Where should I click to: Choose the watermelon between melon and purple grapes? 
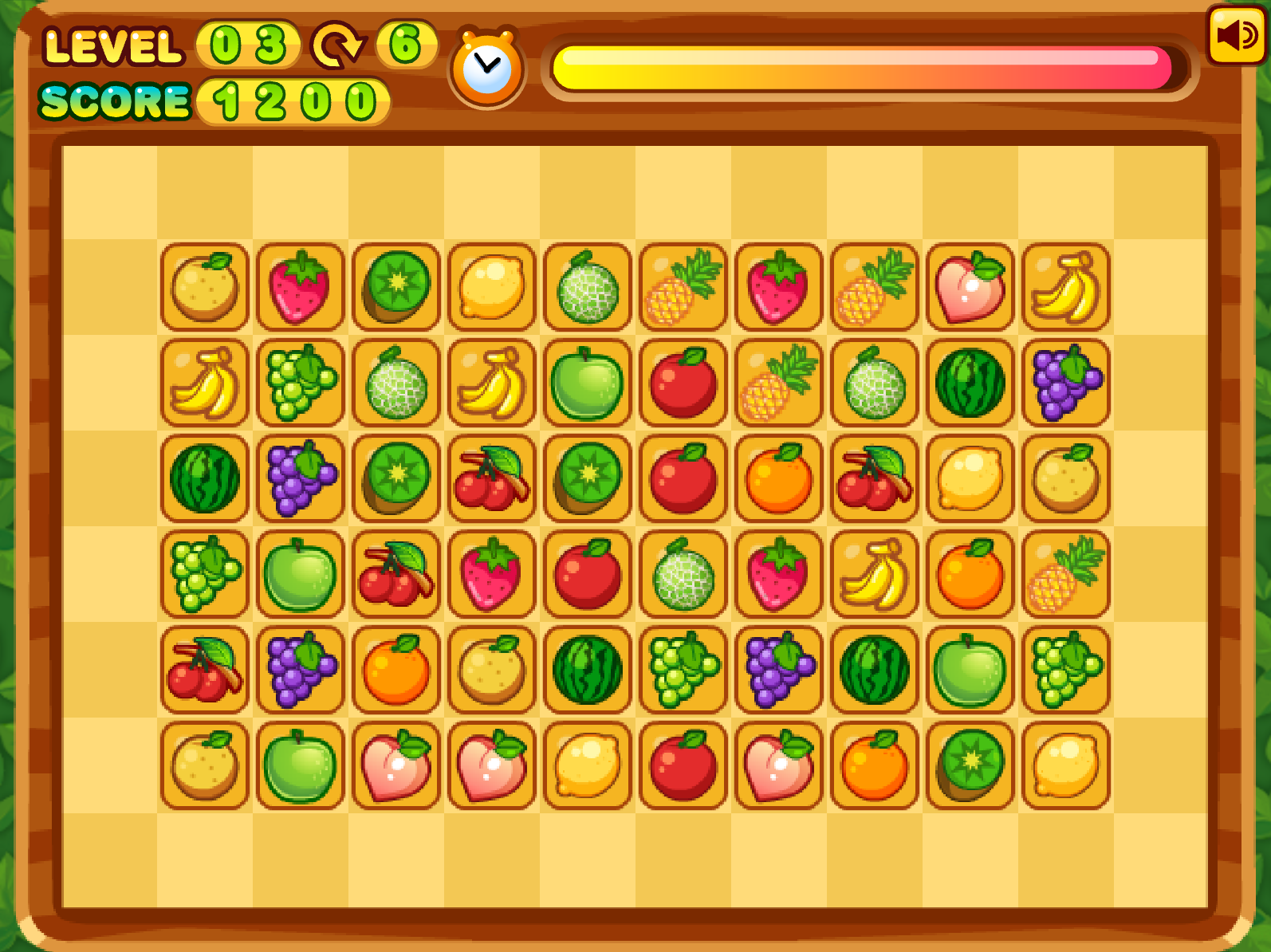coord(970,383)
